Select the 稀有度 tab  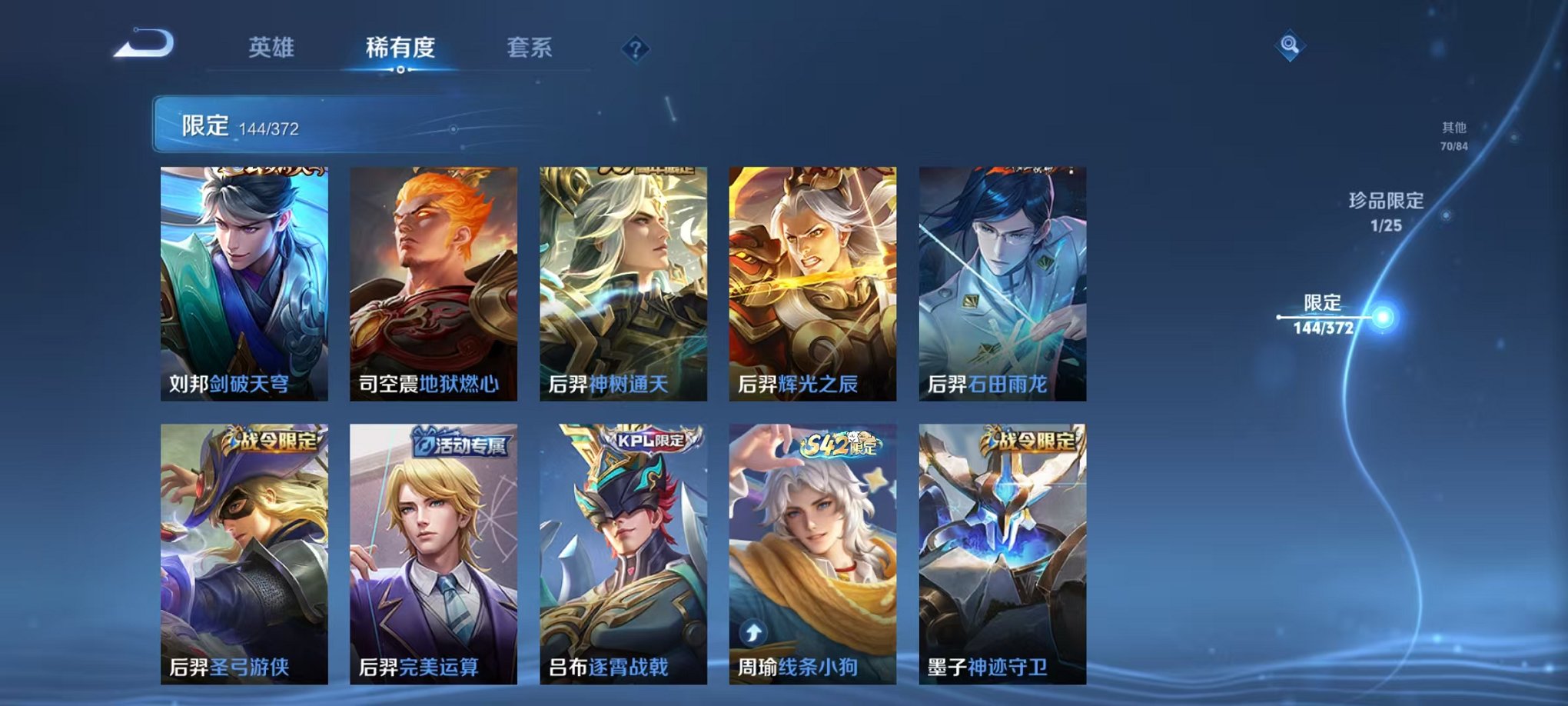click(399, 46)
